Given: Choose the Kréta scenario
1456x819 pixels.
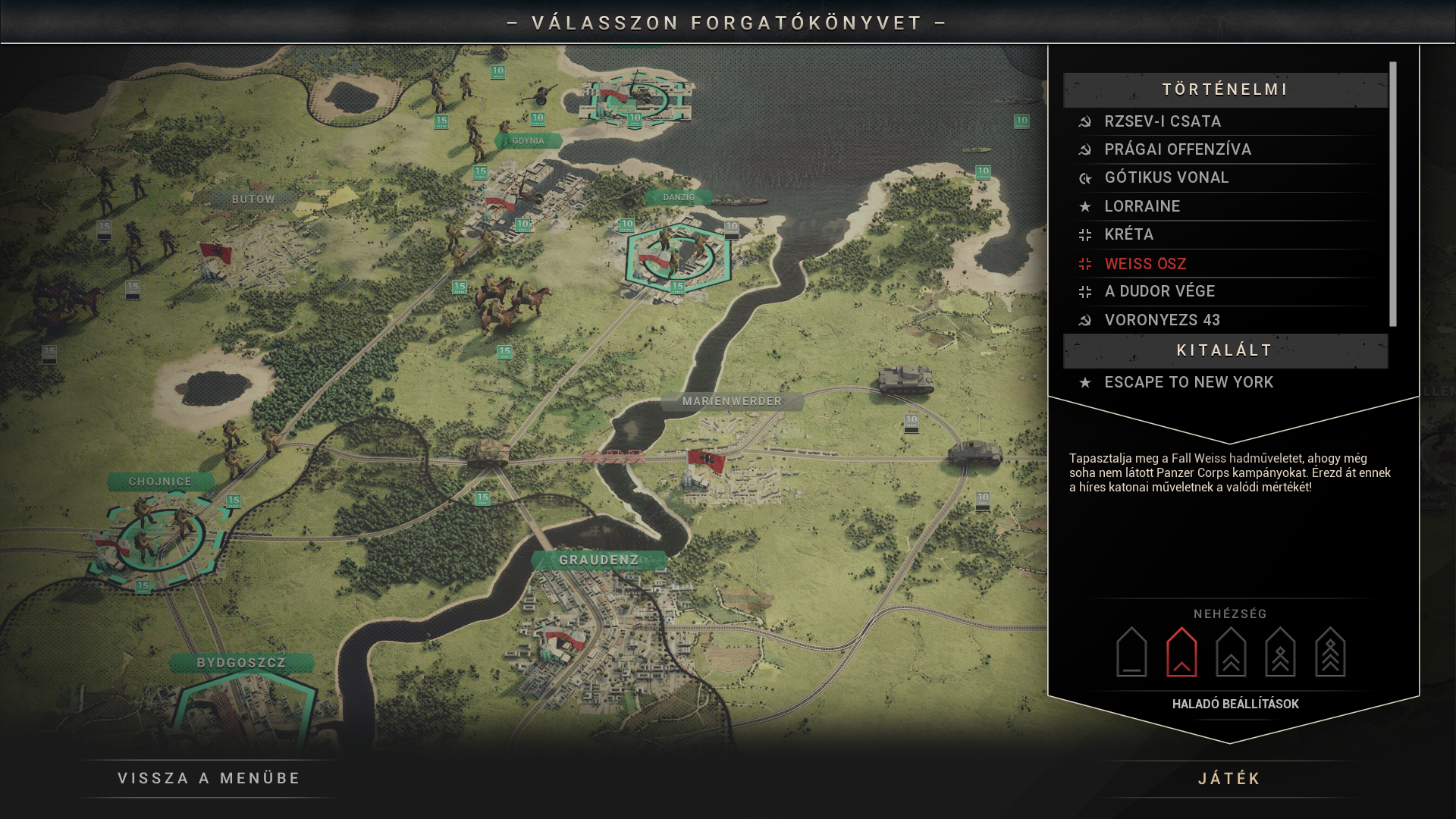Looking at the screenshot, I should pos(1128,234).
